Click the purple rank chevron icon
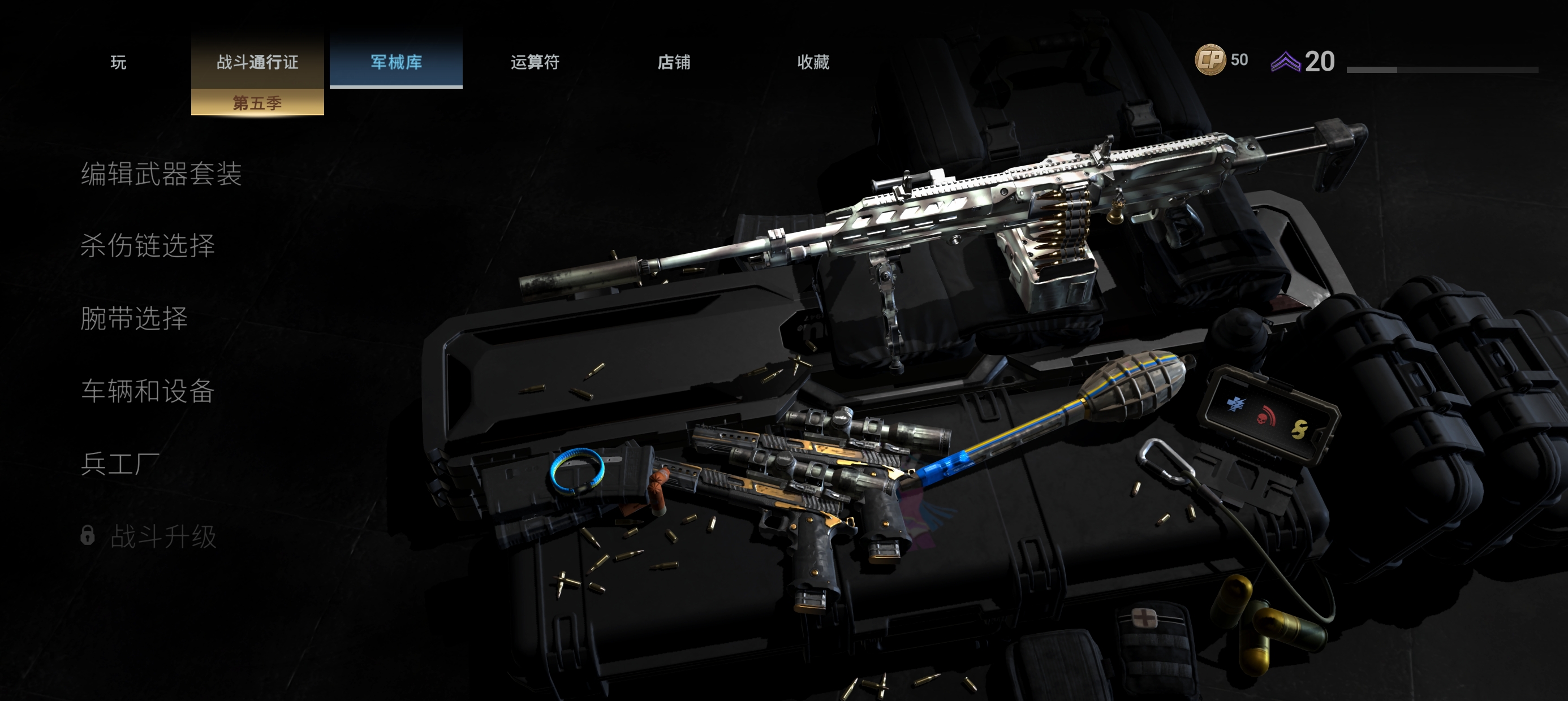The image size is (1568, 701). (x=1286, y=62)
